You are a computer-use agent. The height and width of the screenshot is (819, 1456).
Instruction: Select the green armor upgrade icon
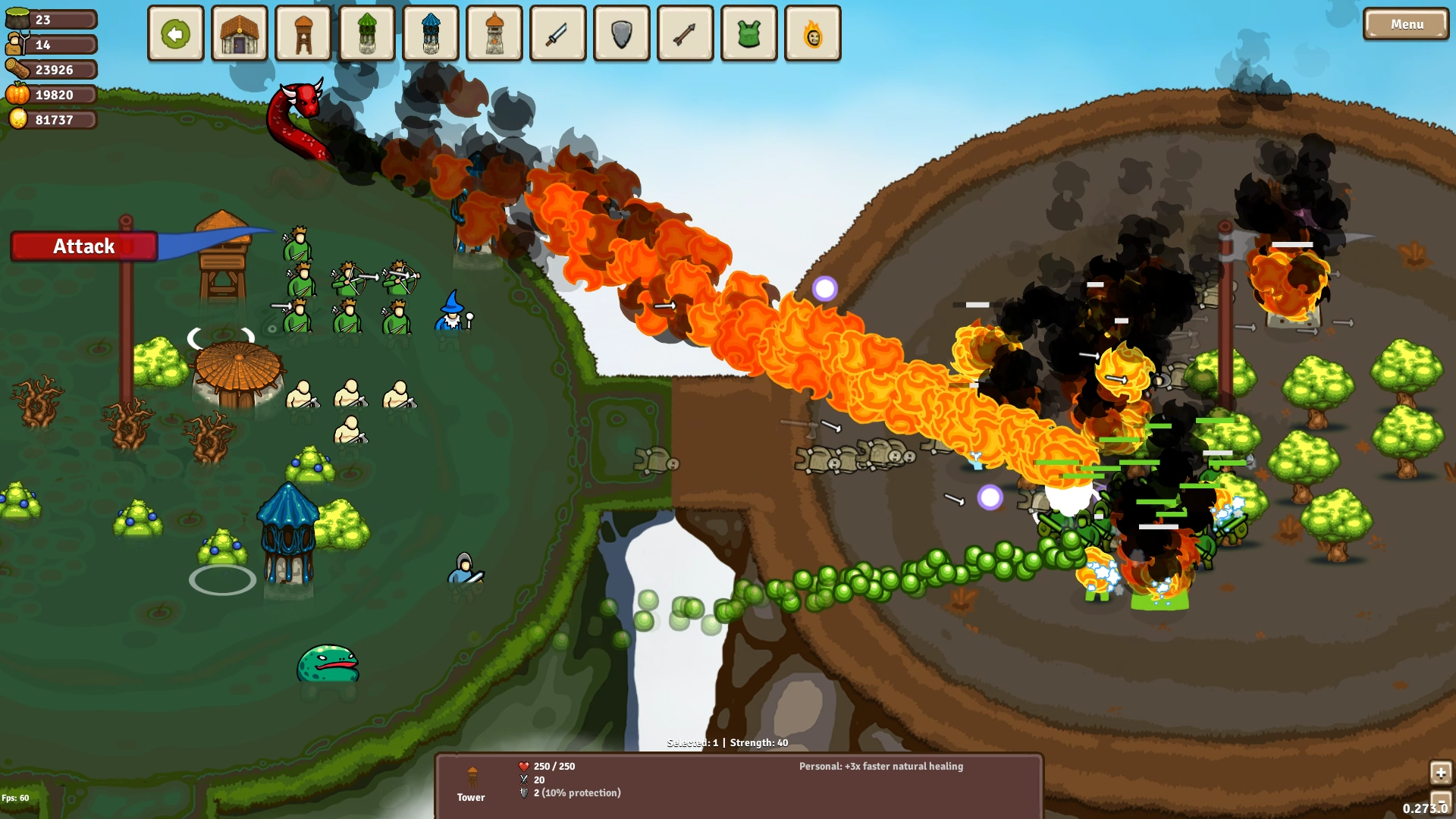point(748,33)
